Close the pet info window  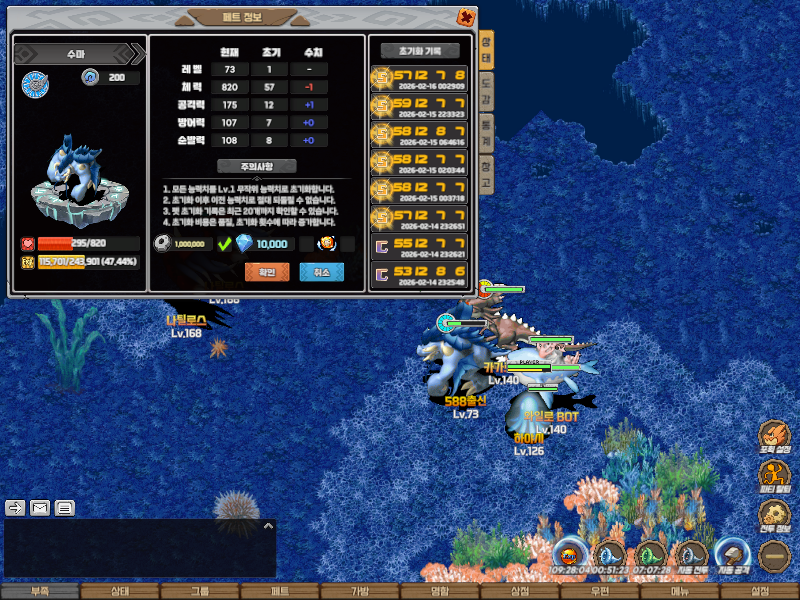pyautogui.click(x=466, y=17)
